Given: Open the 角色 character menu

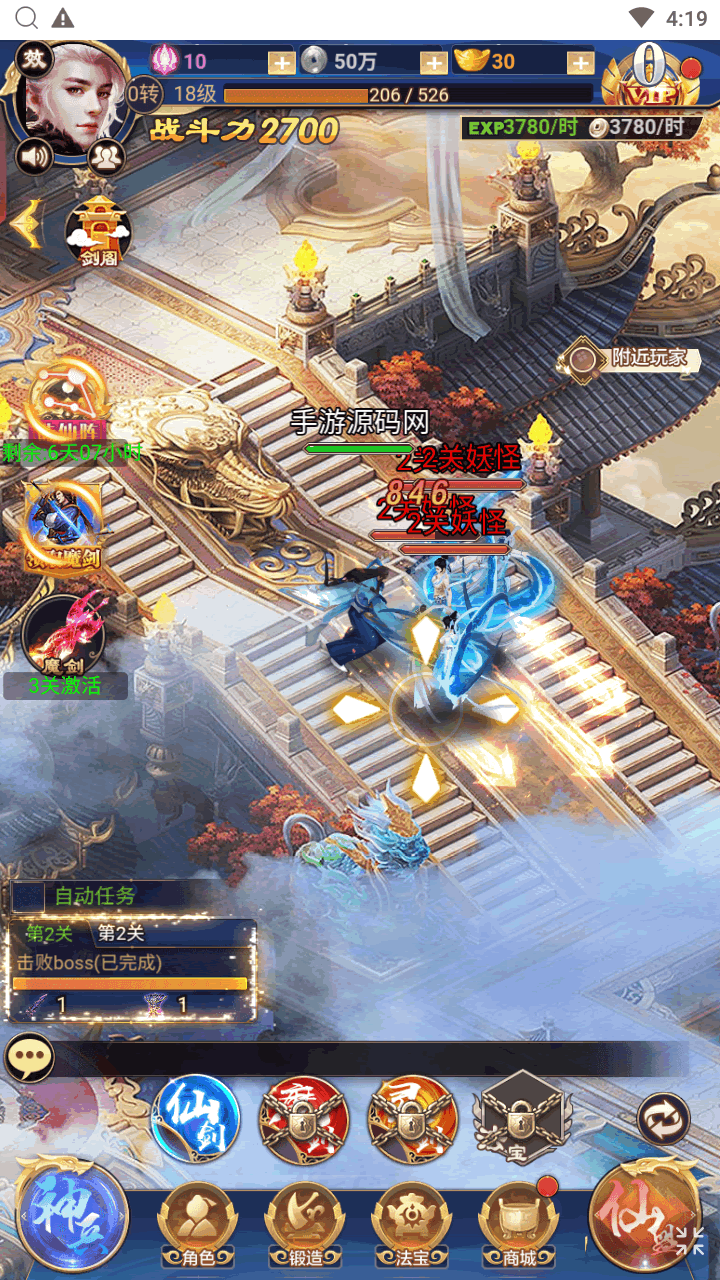Looking at the screenshot, I should pos(199,1225).
